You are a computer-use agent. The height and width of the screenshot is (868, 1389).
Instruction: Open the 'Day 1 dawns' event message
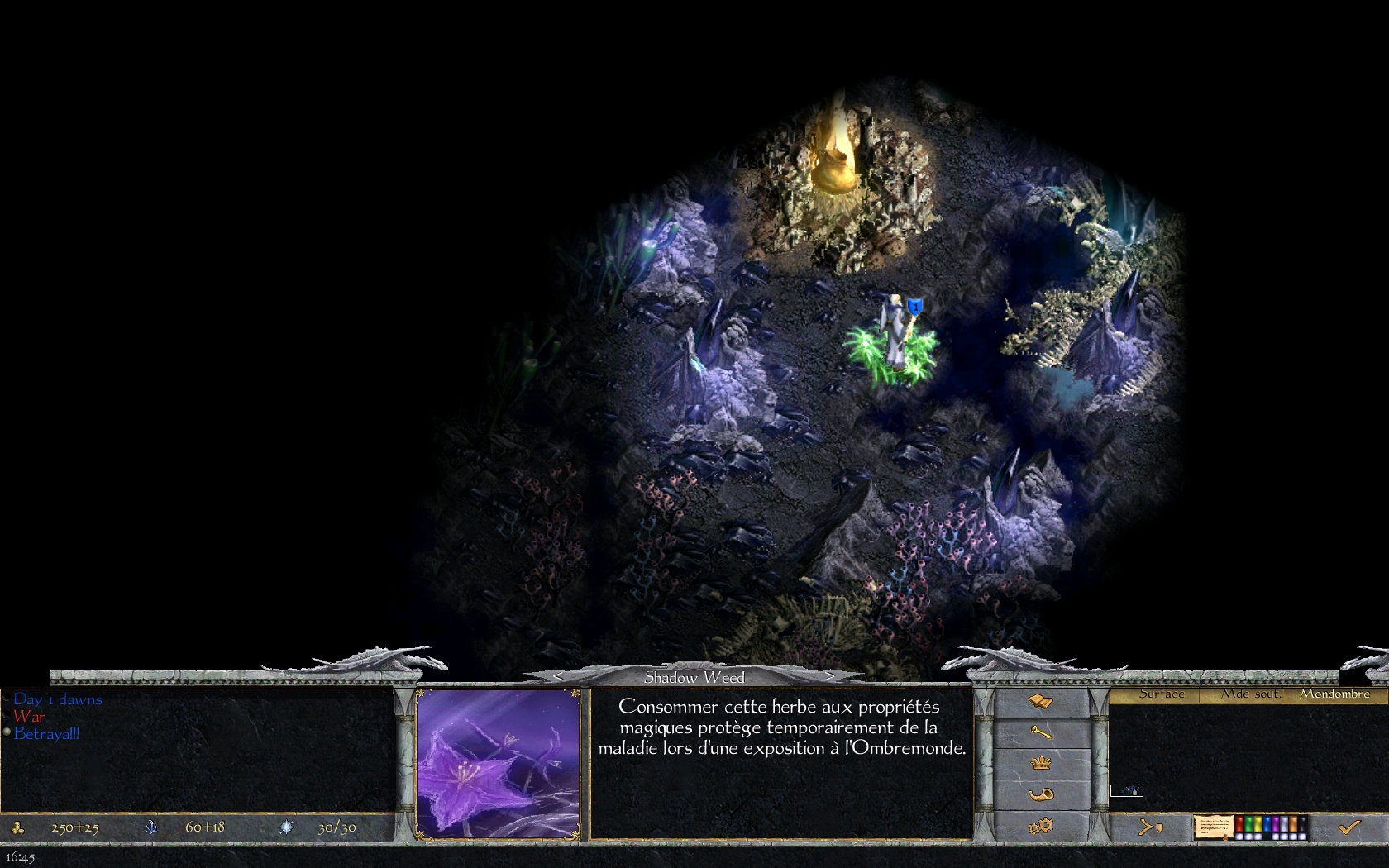click(58, 699)
